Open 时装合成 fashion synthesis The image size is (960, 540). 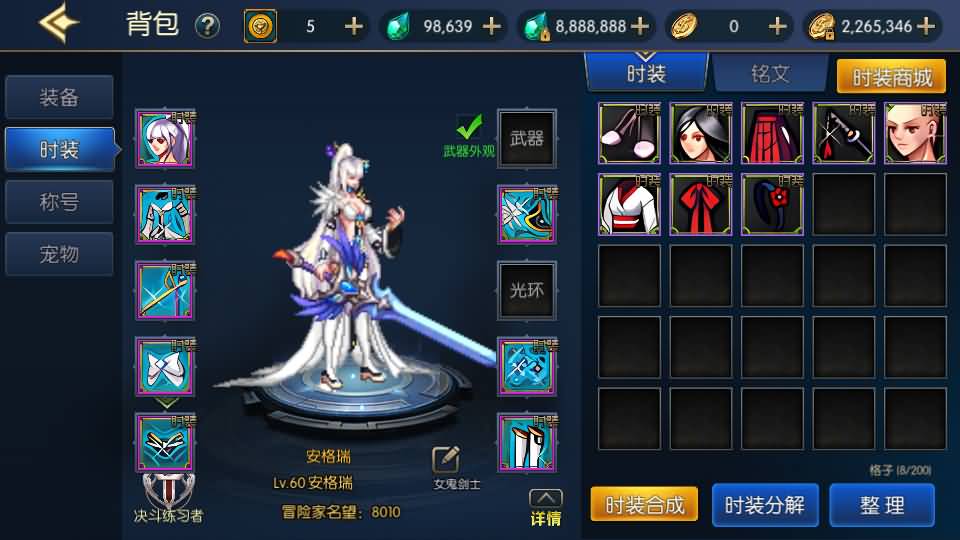tap(644, 505)
